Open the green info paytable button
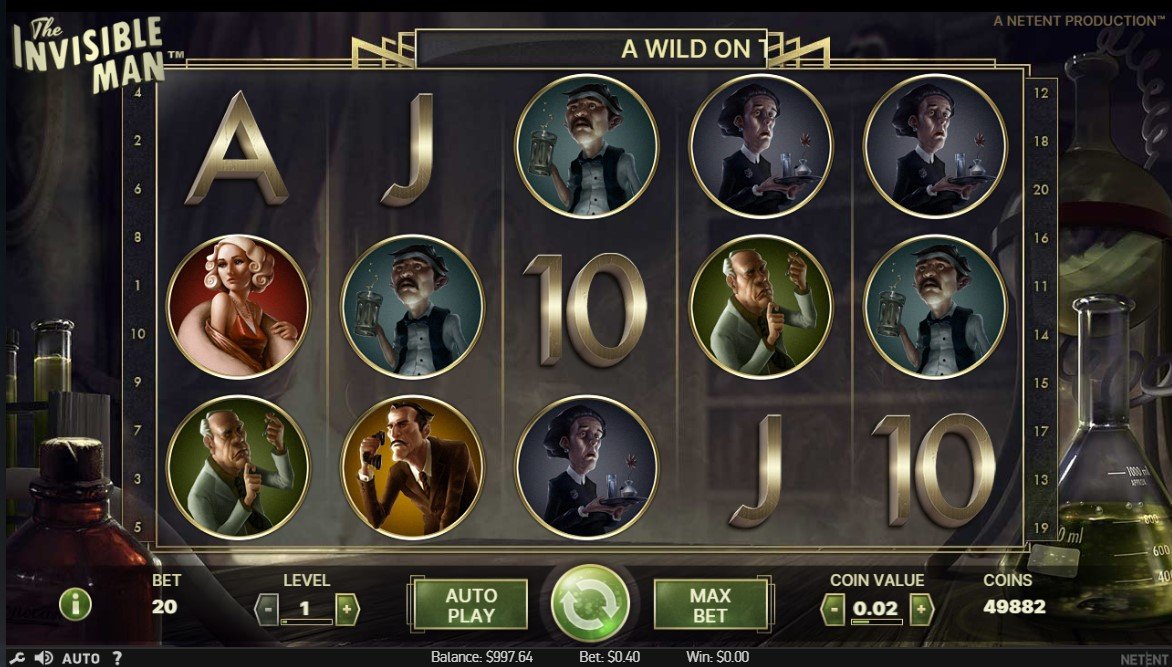The height and width of the screenshot is (667, 1172). 75,603
